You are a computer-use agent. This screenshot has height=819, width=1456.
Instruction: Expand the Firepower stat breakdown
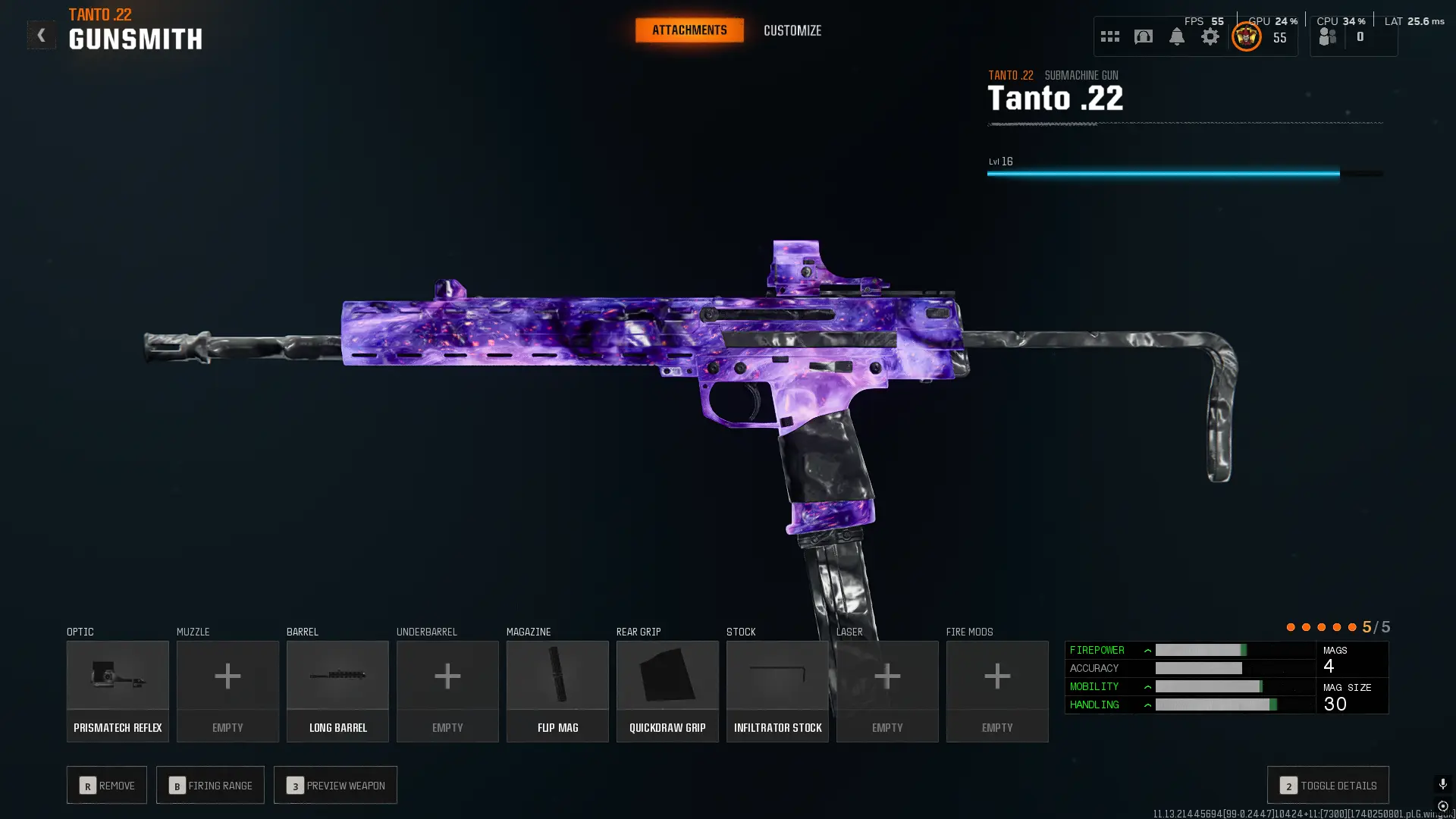1148,650
